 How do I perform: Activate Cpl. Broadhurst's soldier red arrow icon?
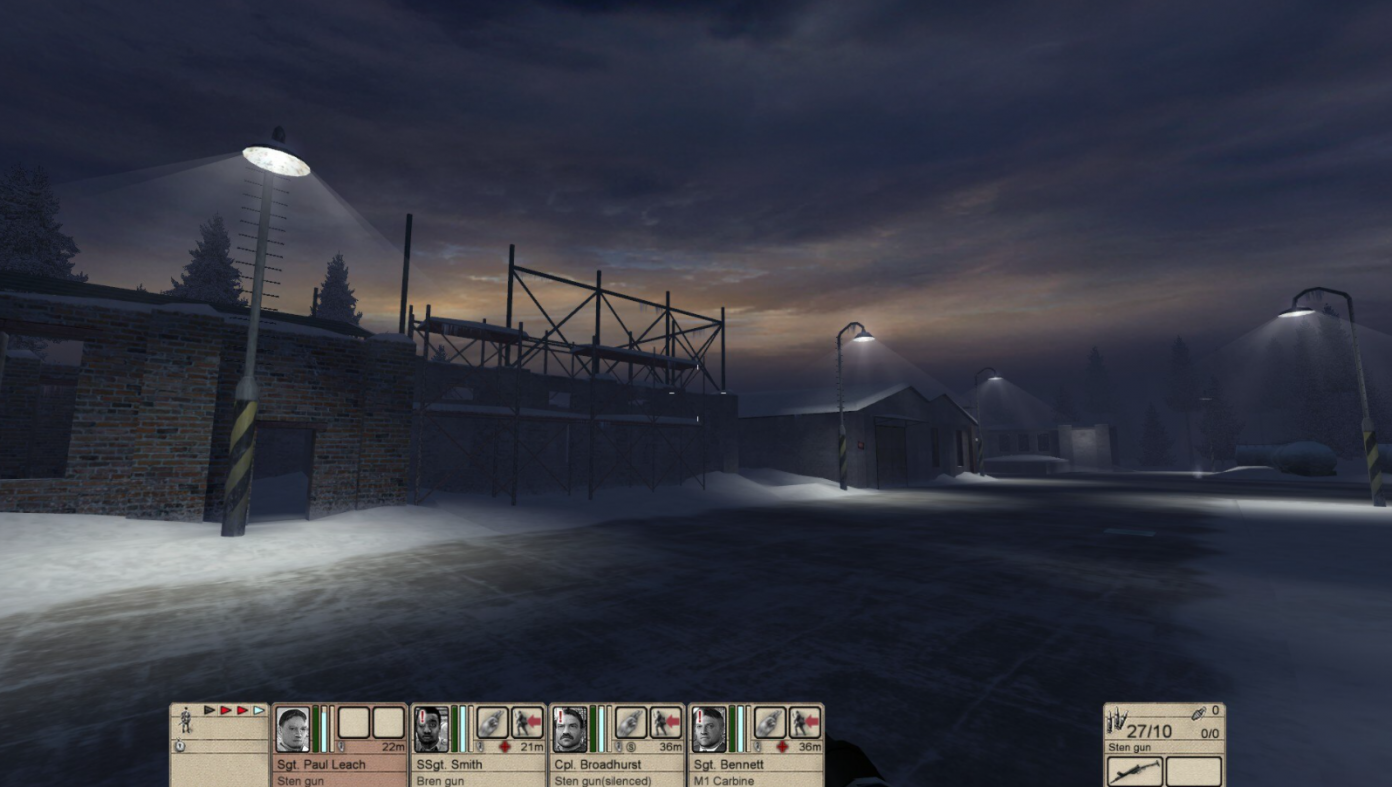(665, 722)
